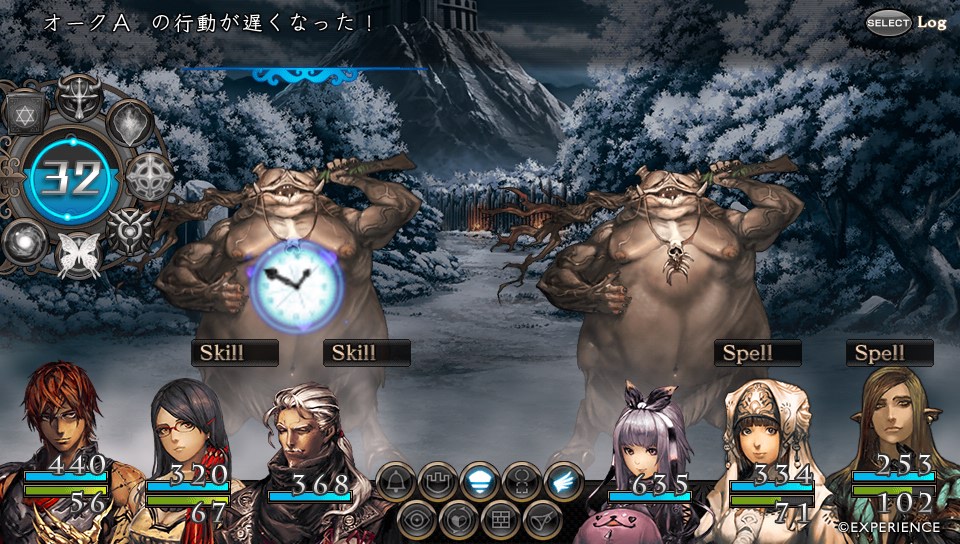Select the red-haired warrior portrait
The width and height of the screenshot is (960, 544).
(x=60, y=420)
